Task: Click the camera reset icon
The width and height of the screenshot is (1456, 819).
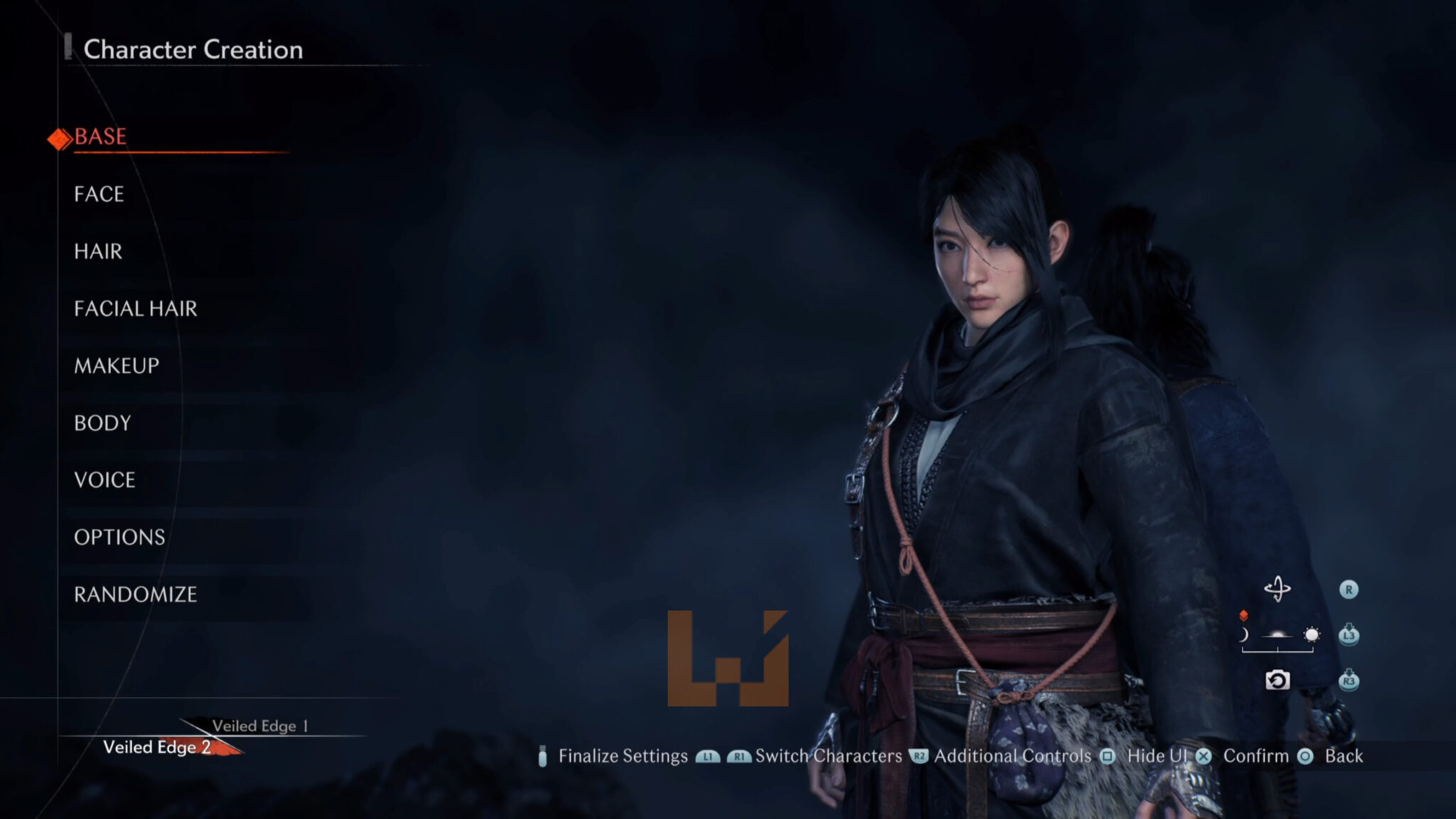Action: [x=1278, y=680]
